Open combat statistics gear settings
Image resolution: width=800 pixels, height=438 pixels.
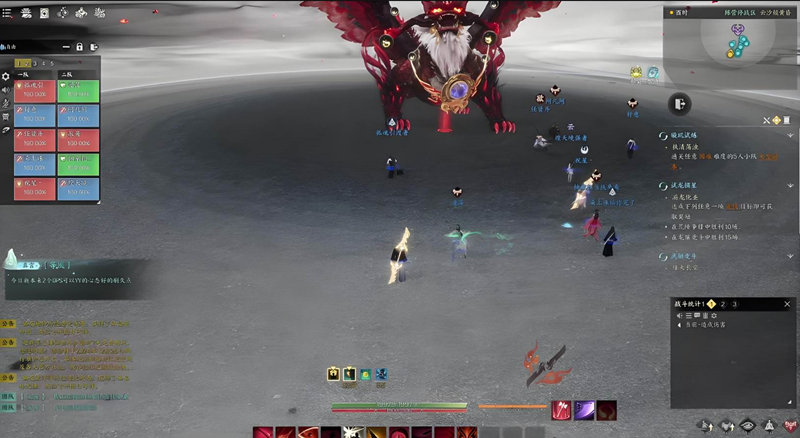click(x=713, y=316)
